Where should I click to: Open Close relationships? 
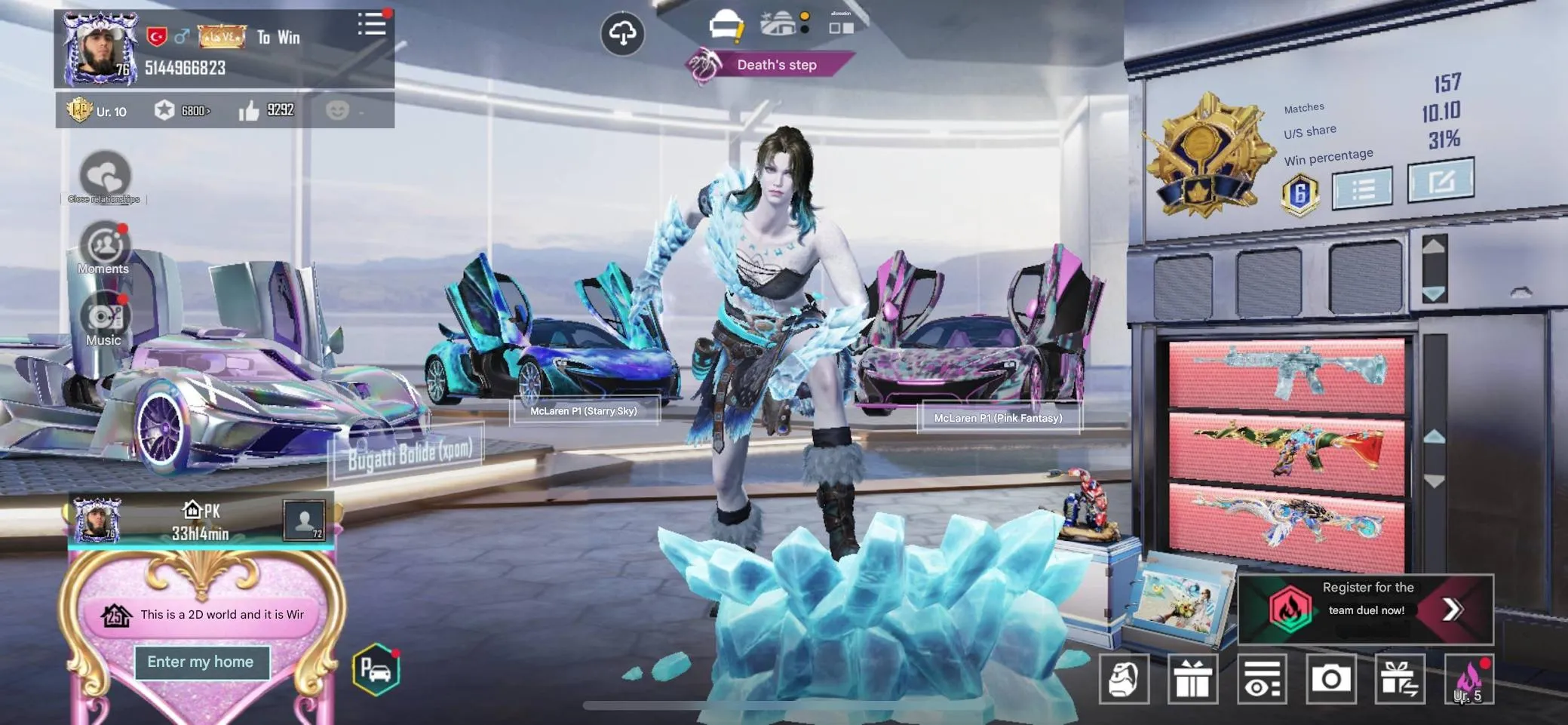pos(105,174)
